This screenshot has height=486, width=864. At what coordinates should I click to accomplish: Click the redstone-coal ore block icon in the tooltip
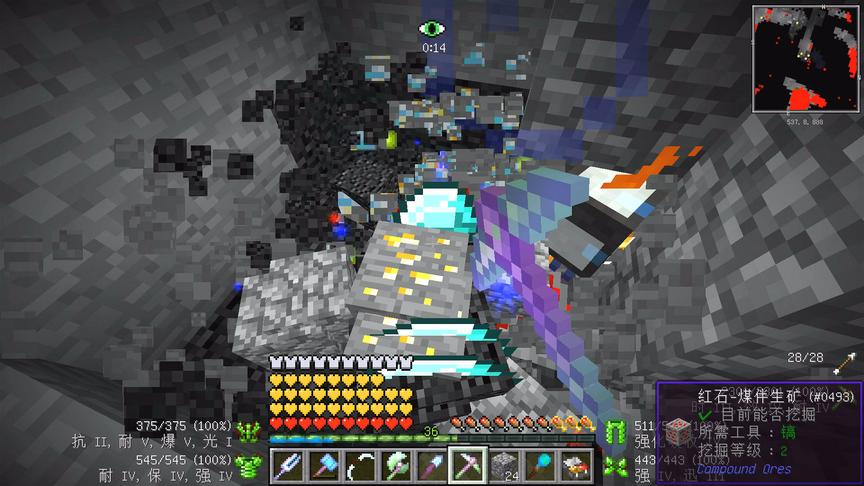678,431
